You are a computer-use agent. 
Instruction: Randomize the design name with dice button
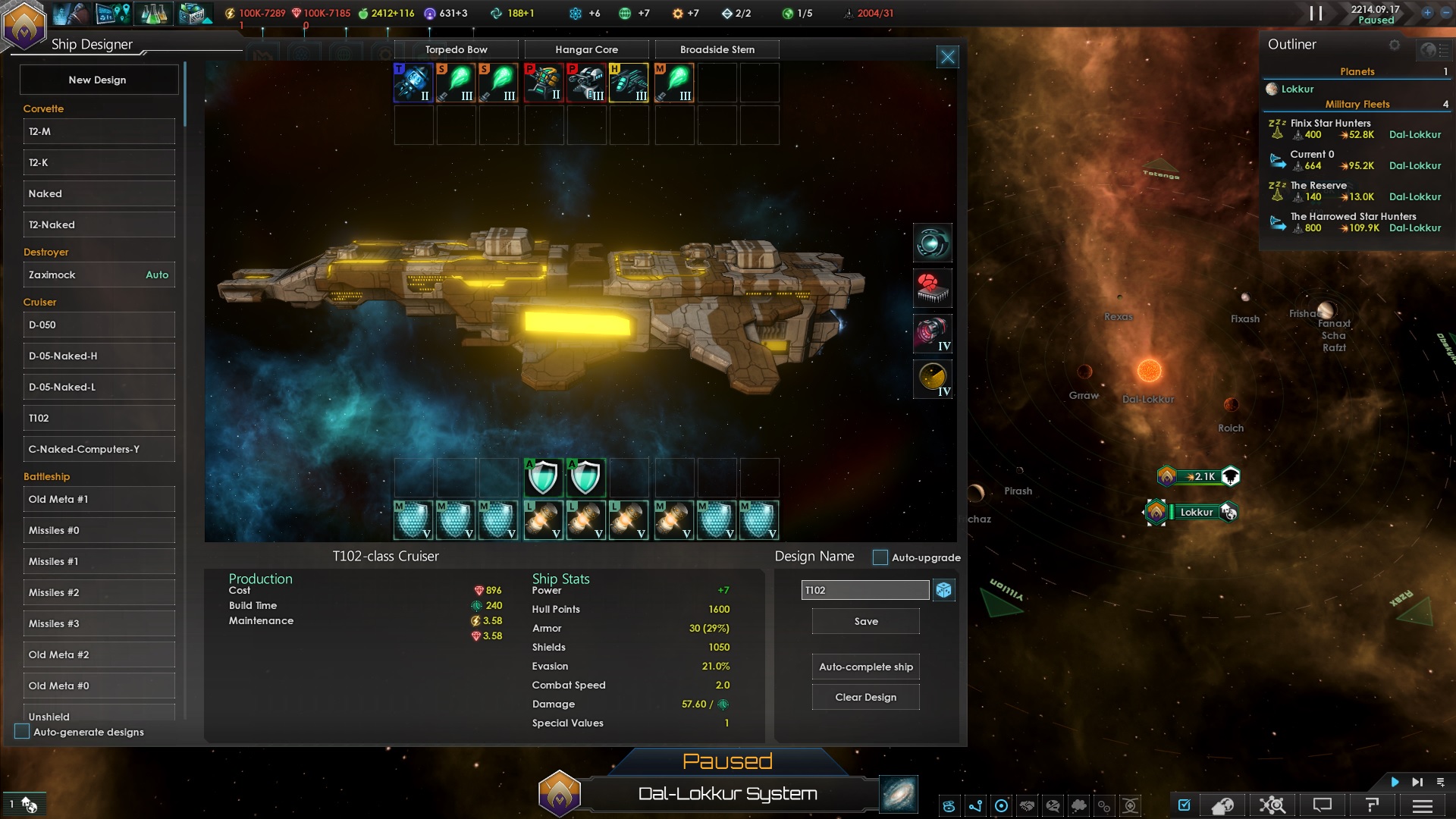[x=944, y=590]
